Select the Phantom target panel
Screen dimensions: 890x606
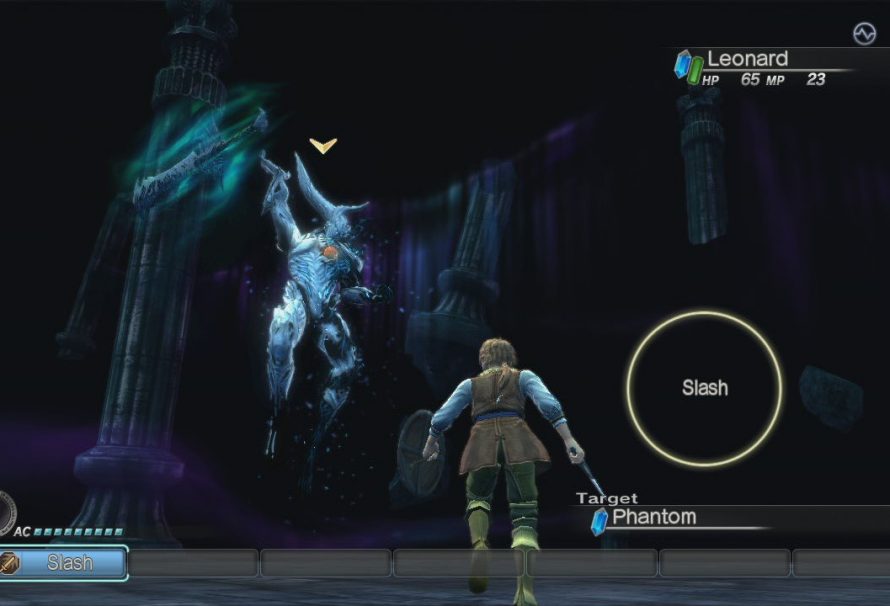[680, 517]
